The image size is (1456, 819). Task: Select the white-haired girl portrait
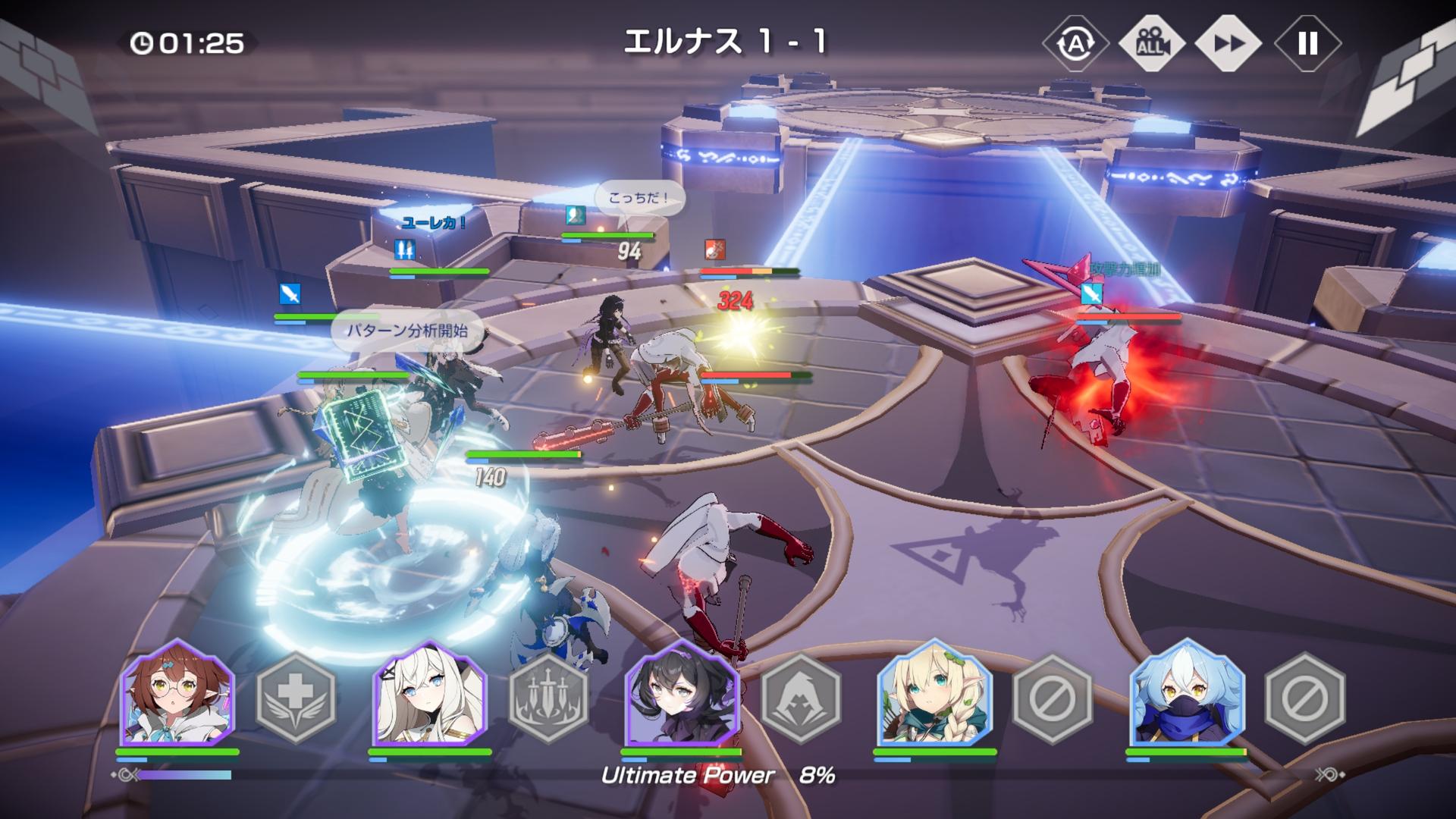(430, 694)
